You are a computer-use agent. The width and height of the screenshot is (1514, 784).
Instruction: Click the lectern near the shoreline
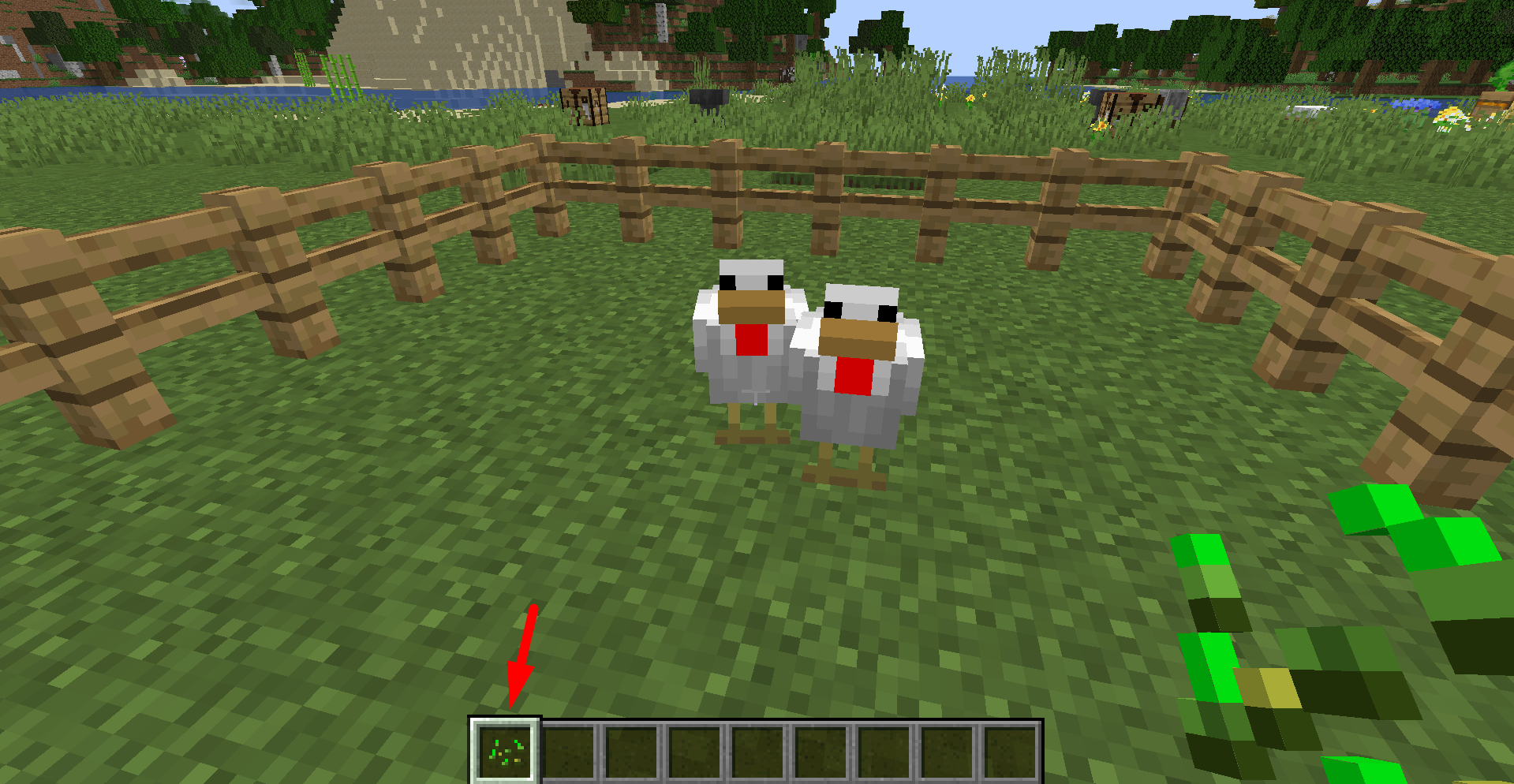click(x=584, y=105)
